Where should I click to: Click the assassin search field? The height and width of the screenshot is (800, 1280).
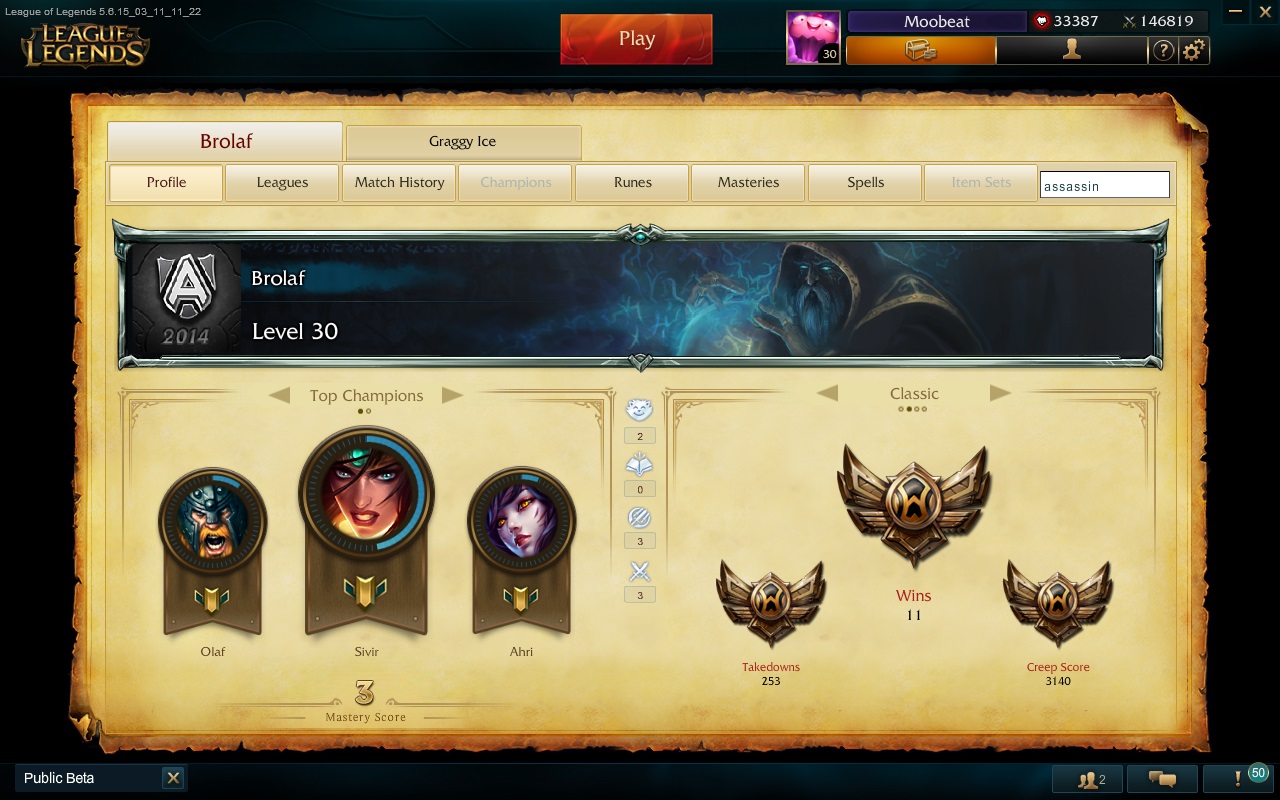coord(1104,184)
